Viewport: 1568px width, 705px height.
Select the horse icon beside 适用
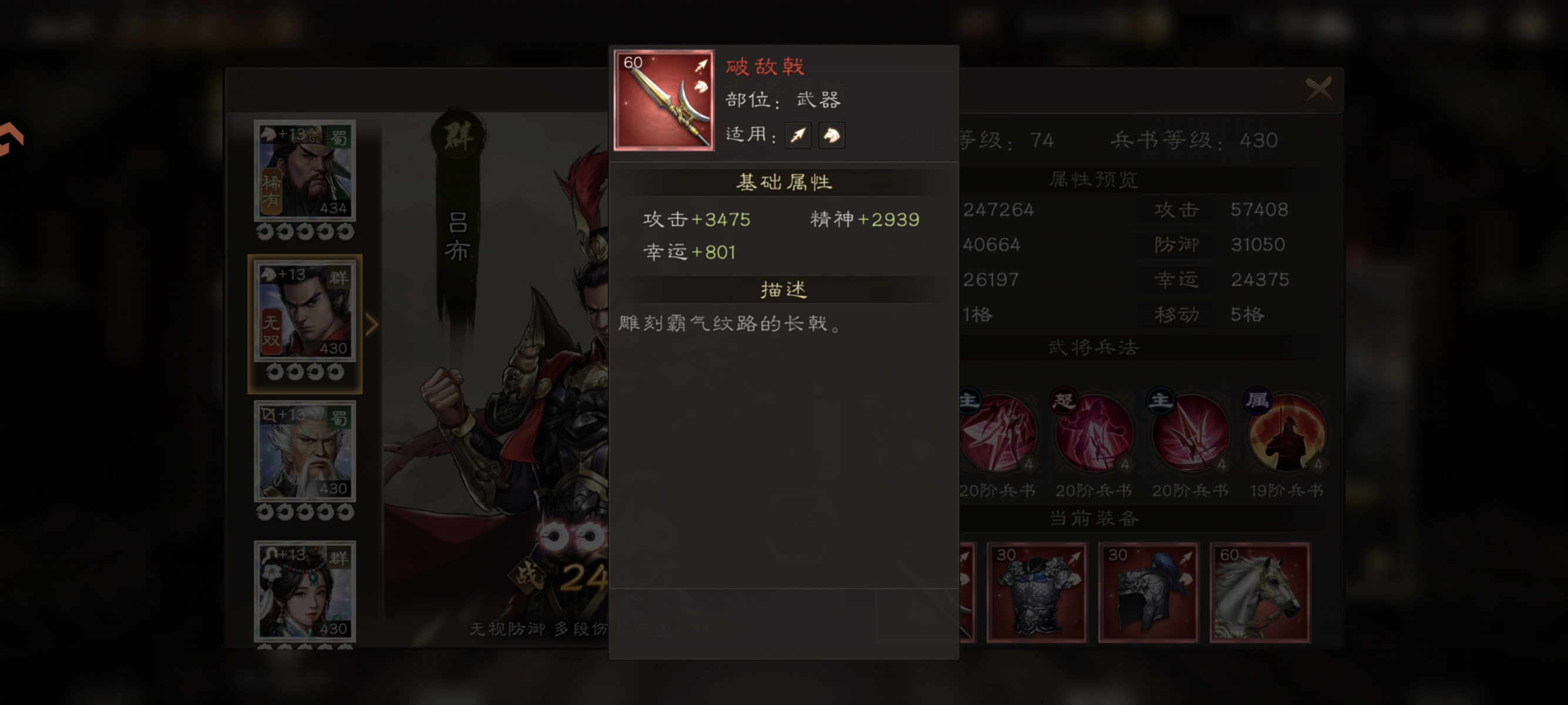(832, 135)
